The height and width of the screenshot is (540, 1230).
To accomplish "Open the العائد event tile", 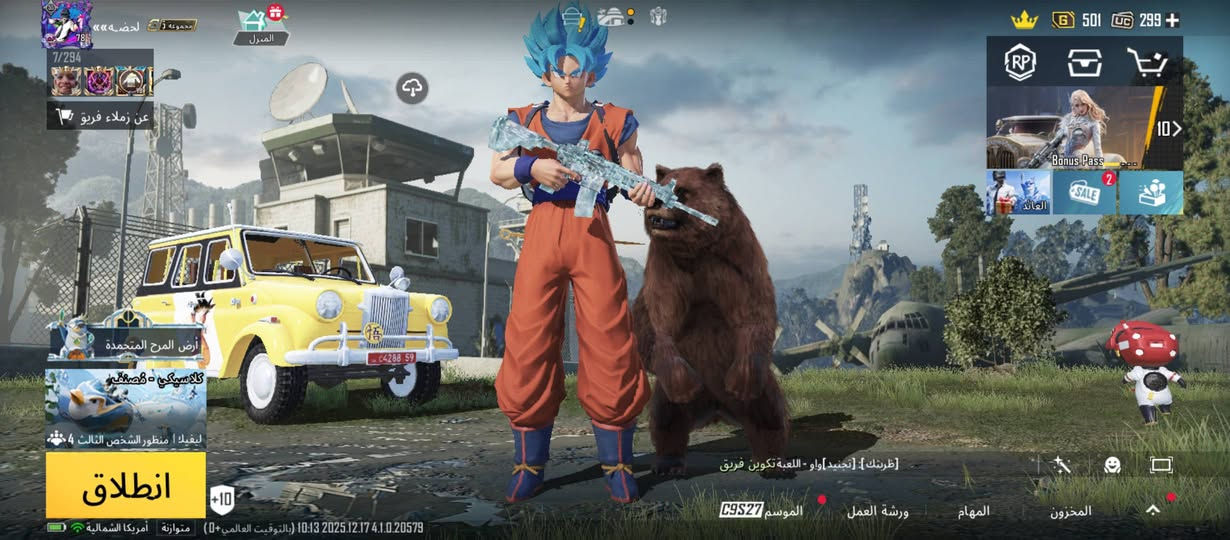I will coord(1018,192).
